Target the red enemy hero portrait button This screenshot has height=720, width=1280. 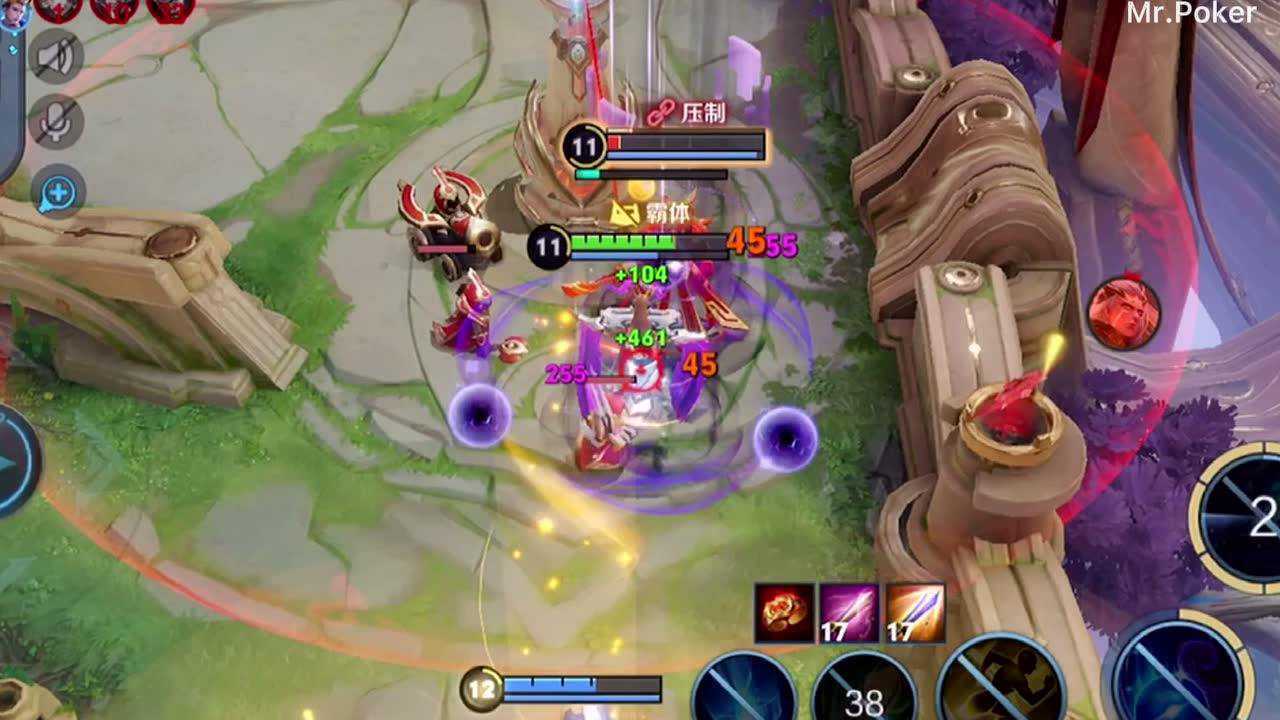(x=1124, y=313)
